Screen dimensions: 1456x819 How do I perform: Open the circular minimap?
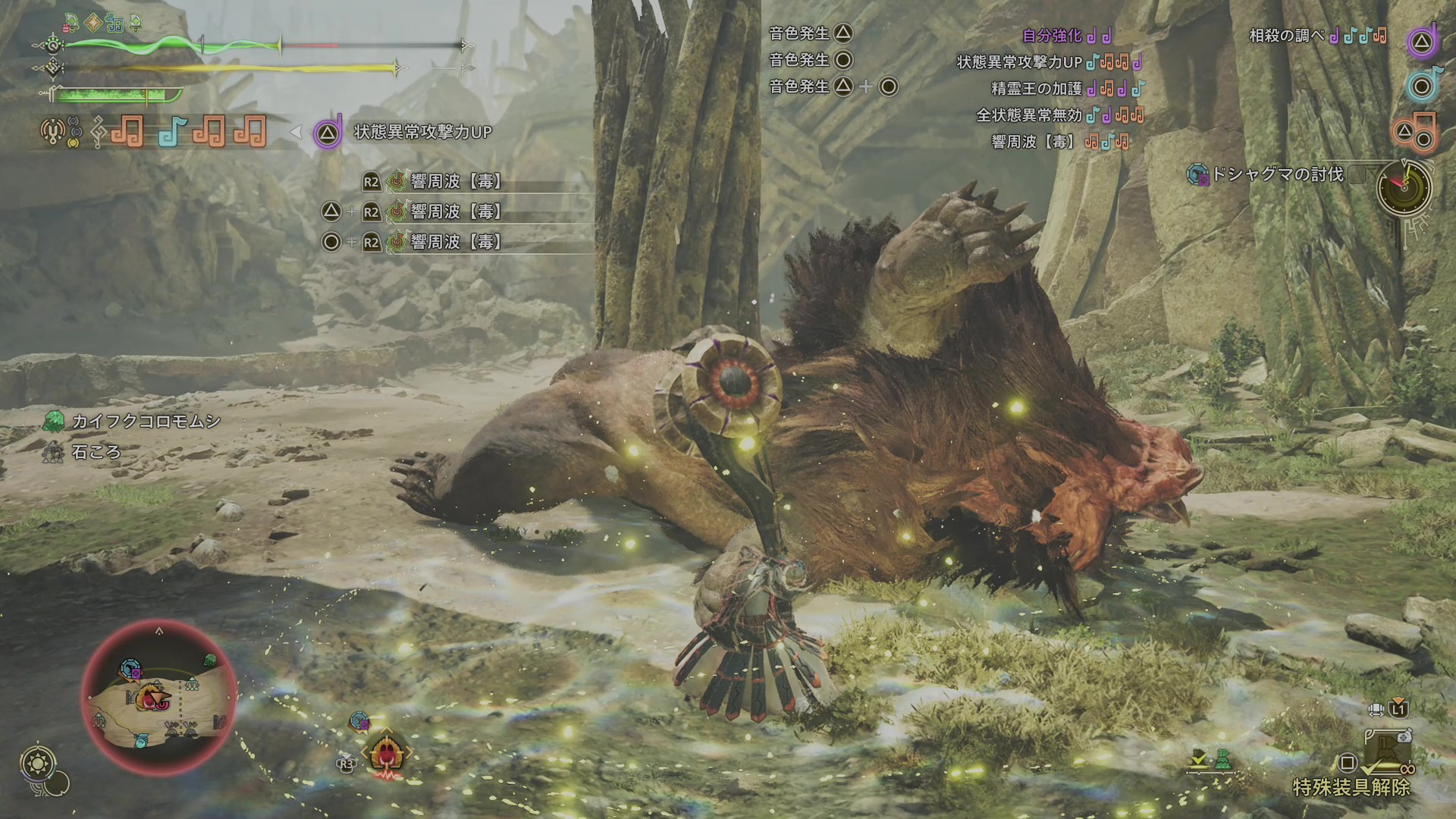(x=158, y=698)
